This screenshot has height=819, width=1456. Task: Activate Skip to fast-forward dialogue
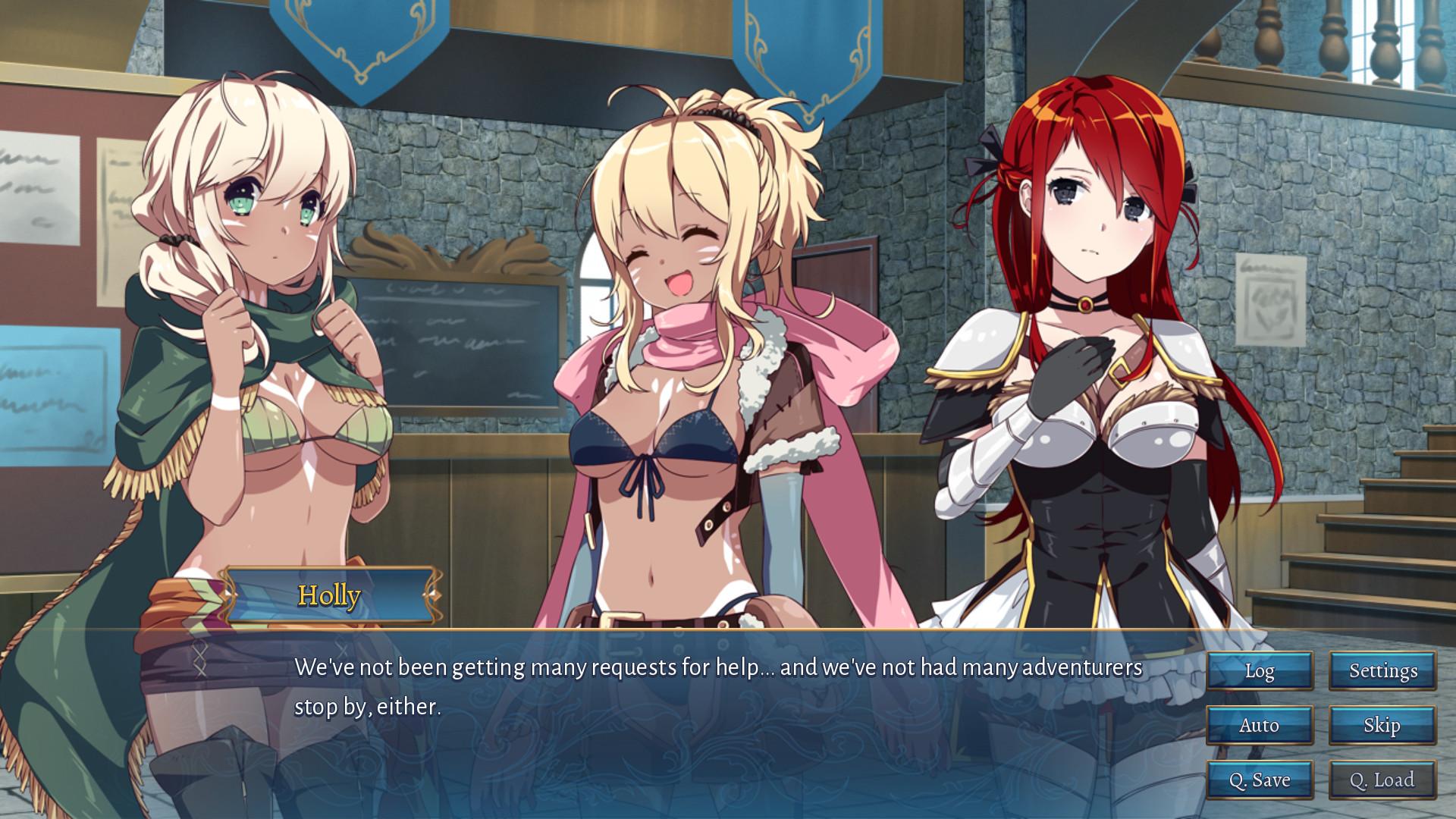1382,725
